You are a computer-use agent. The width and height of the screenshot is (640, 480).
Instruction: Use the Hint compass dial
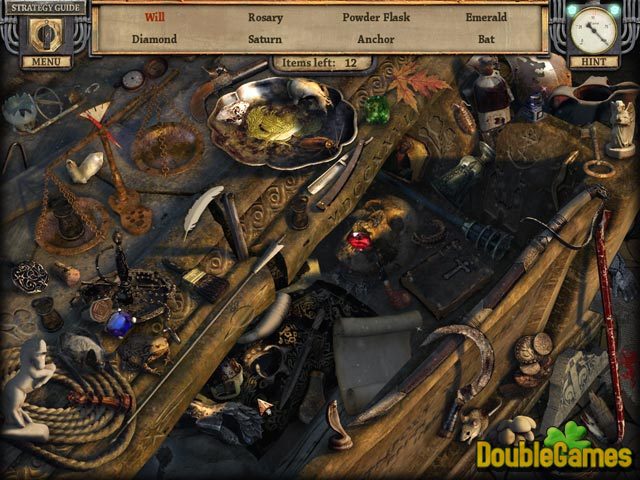(596, 28)
